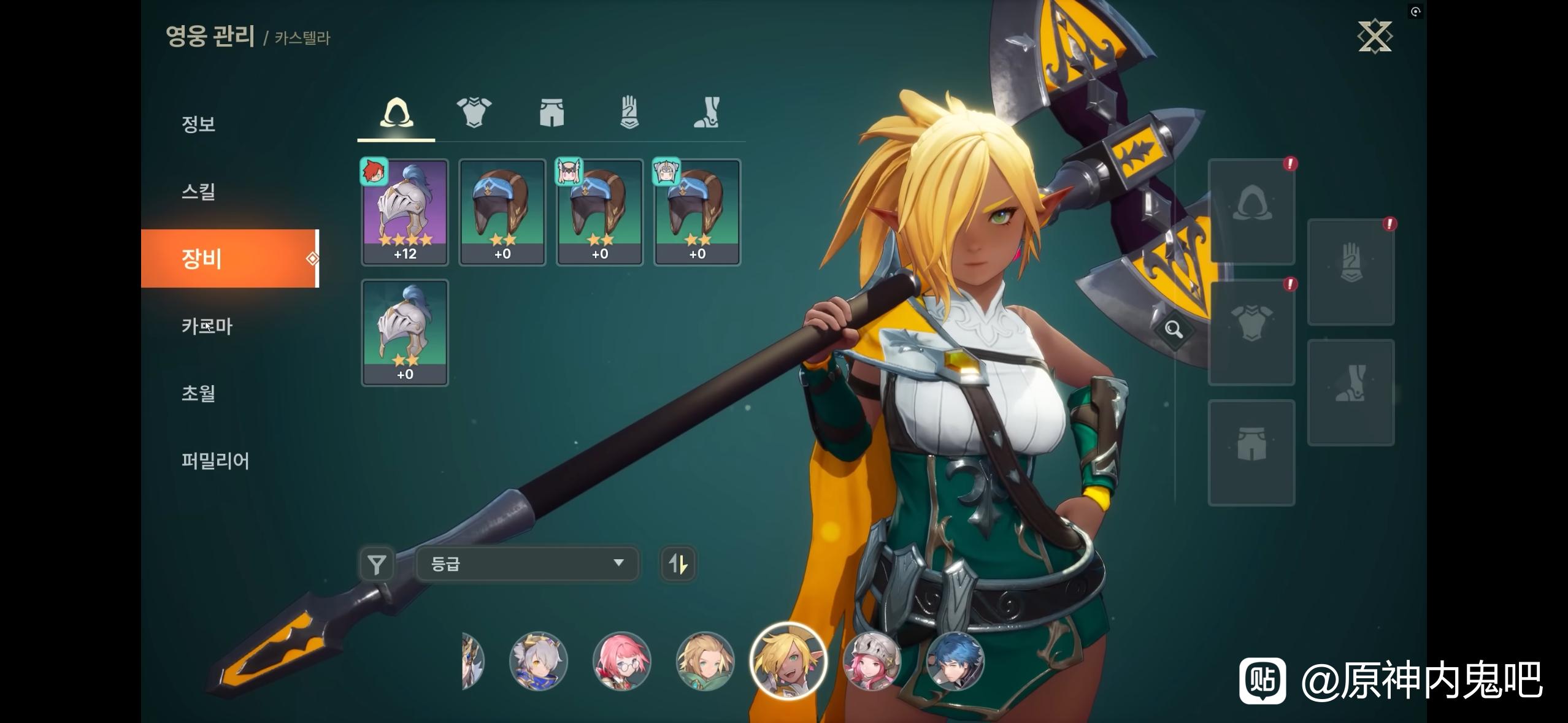
Task: Open the boots equipment tab
Action: (706, 113)
